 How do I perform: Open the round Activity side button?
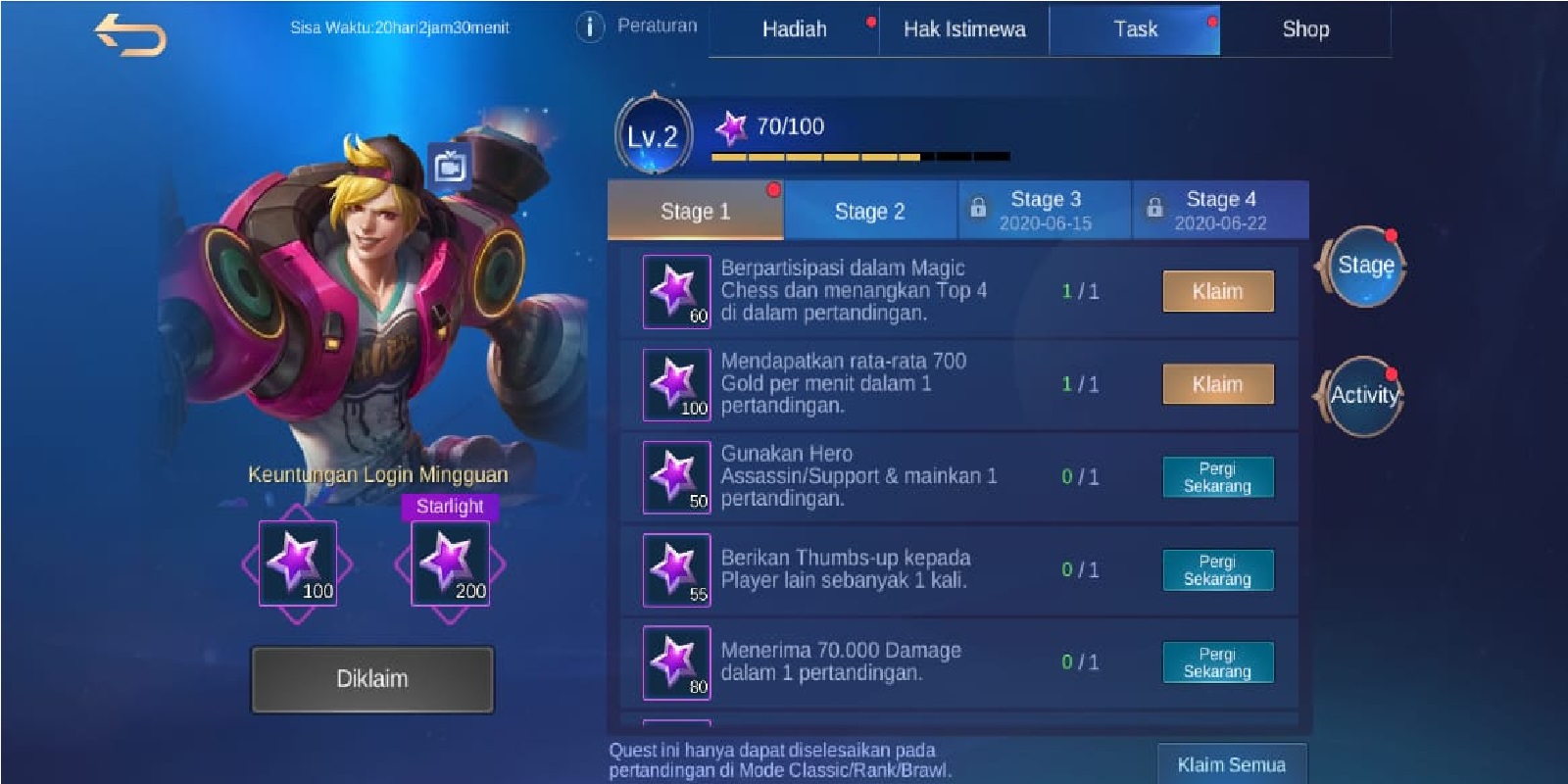1364,395
